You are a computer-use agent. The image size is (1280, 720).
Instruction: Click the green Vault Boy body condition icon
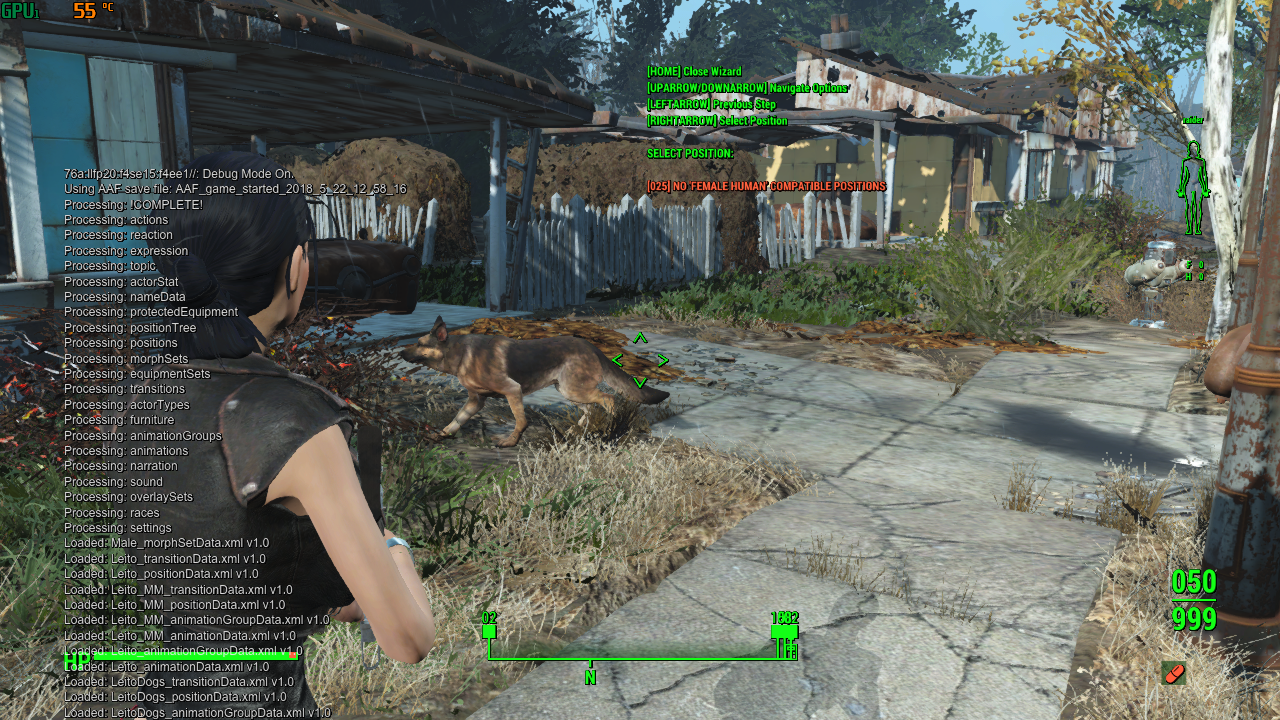click(x=1192, y=187)
